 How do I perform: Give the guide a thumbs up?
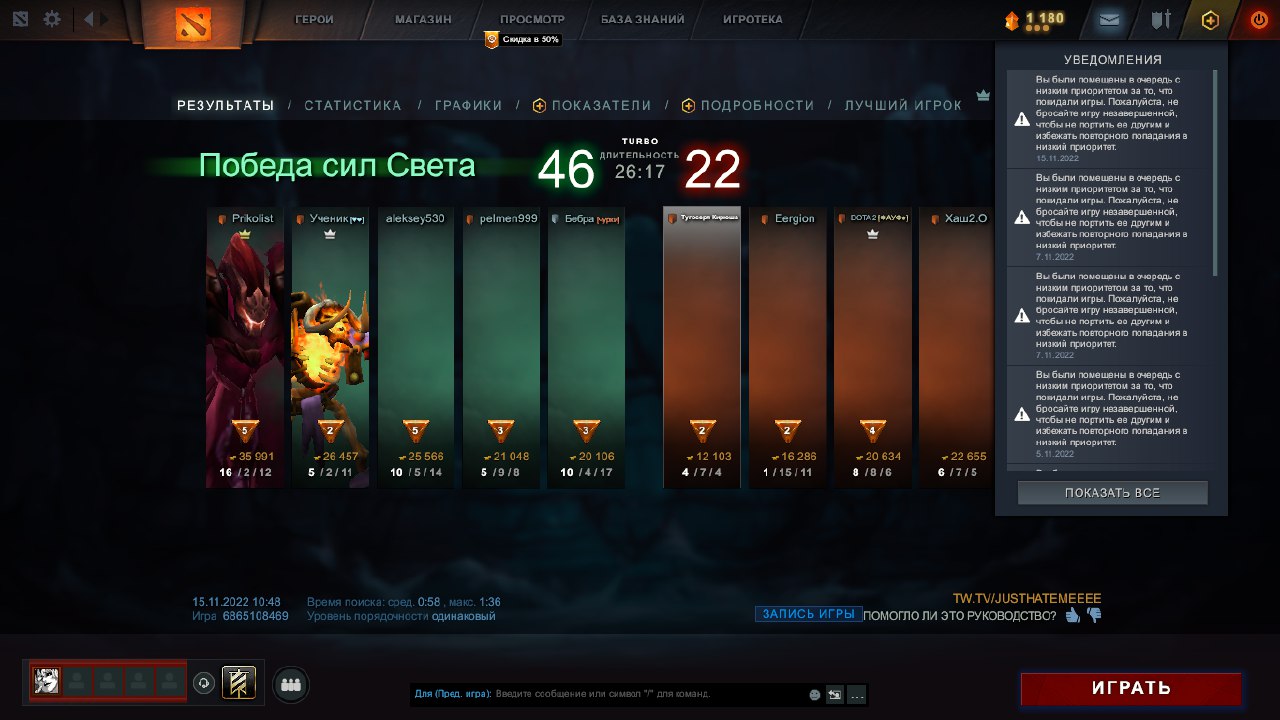(1072, 617)
